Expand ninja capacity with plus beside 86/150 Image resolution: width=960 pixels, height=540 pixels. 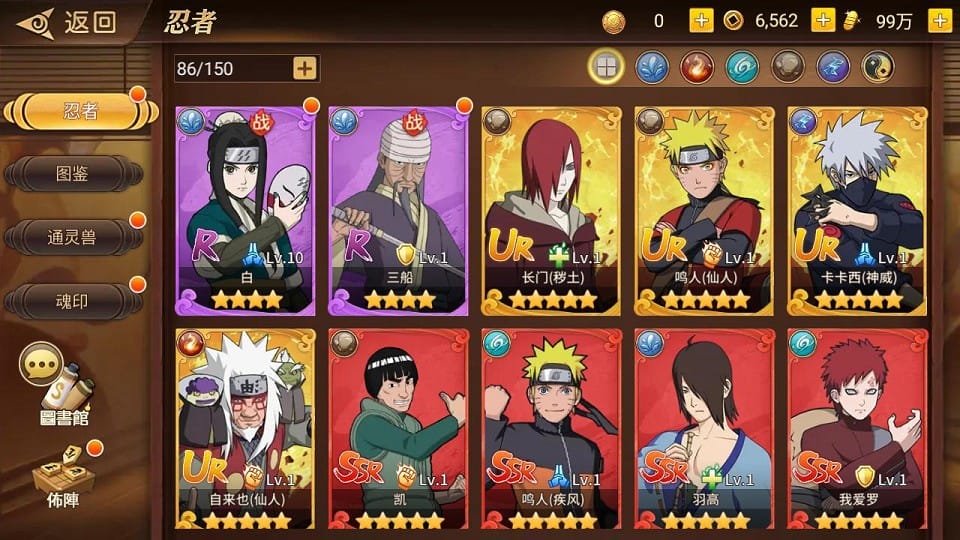pos(305,68)
